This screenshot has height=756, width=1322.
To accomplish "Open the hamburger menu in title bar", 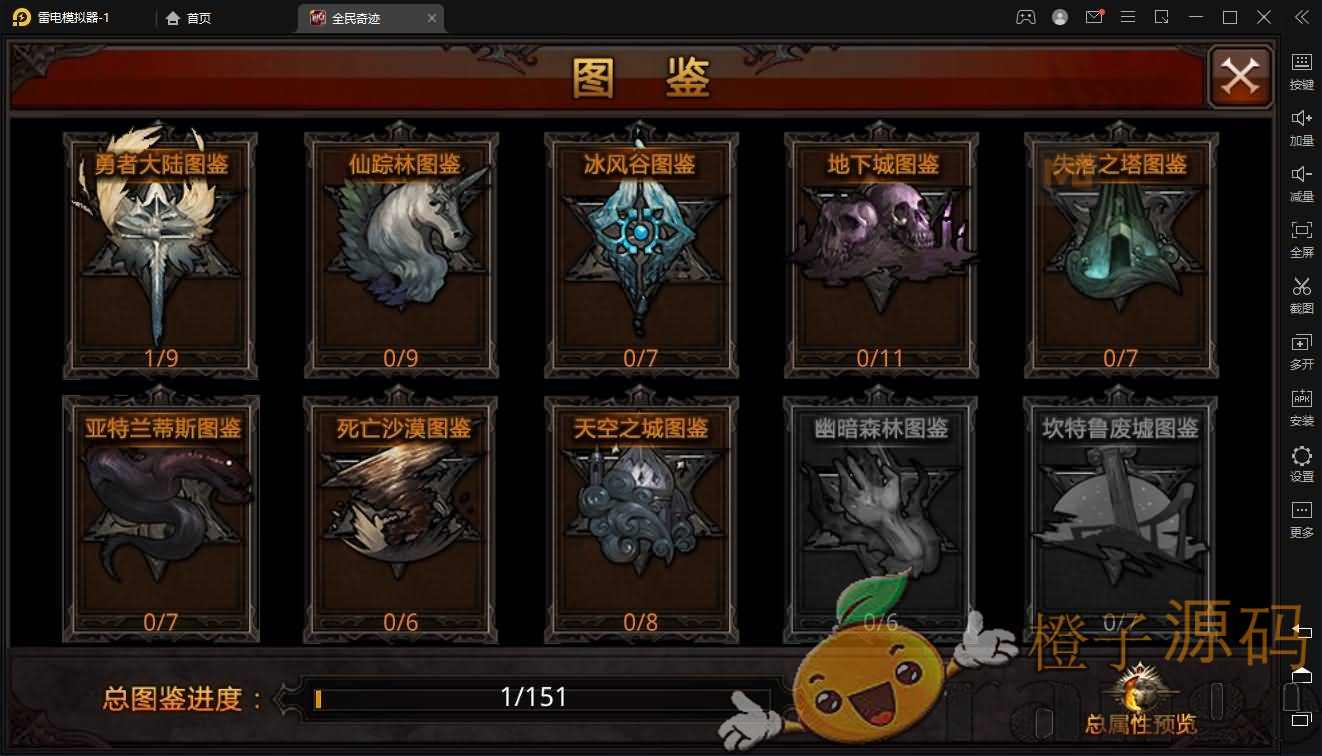I will (x=1128, y=16).
